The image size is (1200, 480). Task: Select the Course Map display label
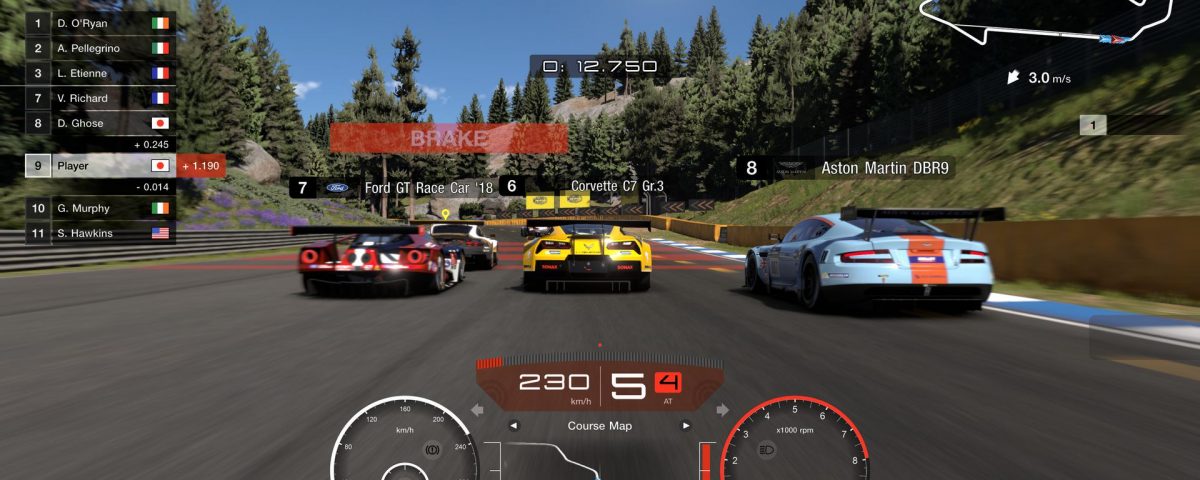(600, 426)
